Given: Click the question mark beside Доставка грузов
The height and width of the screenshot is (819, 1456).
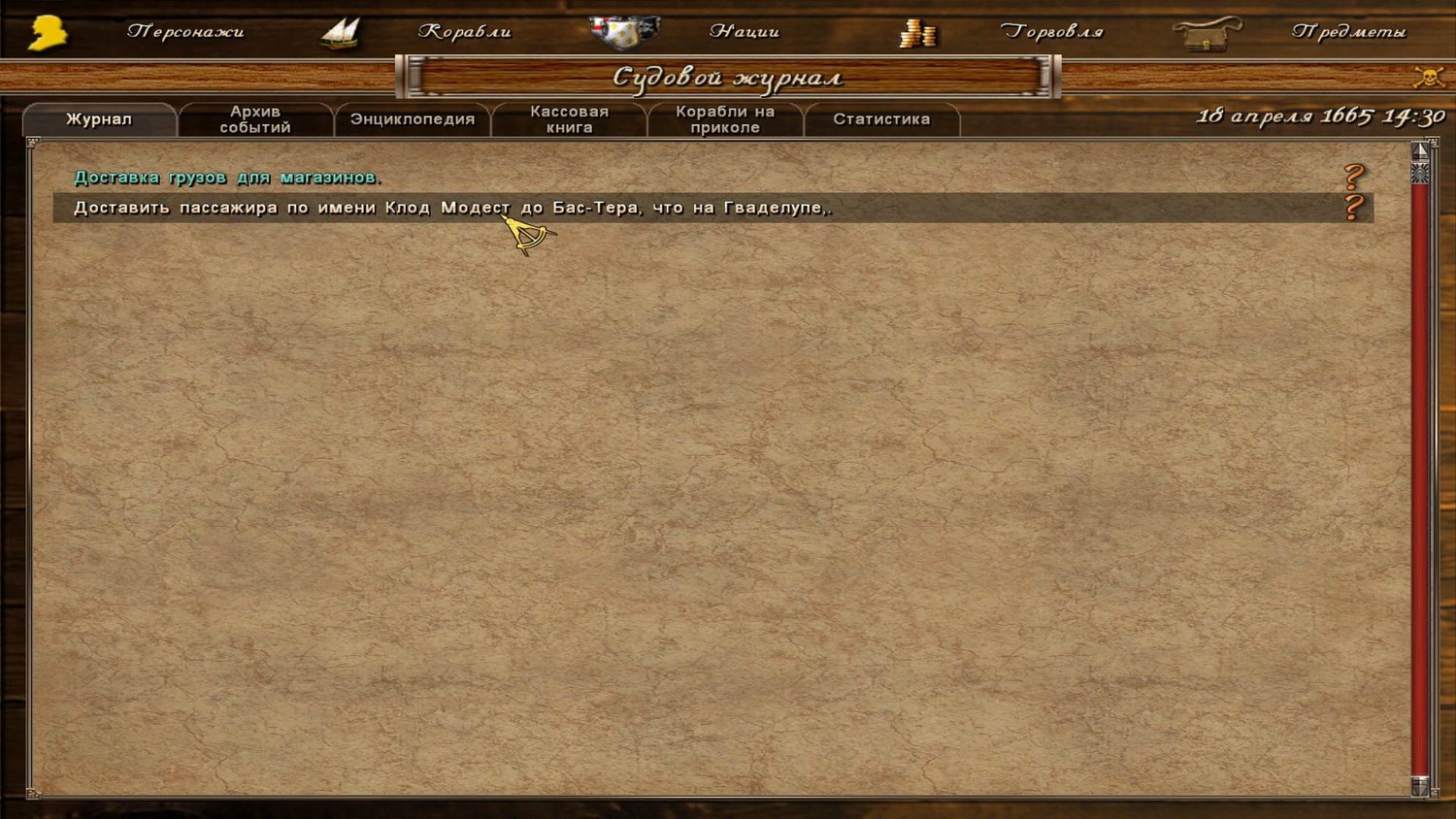Looking at the screenshot, I should click(1354, 177).
